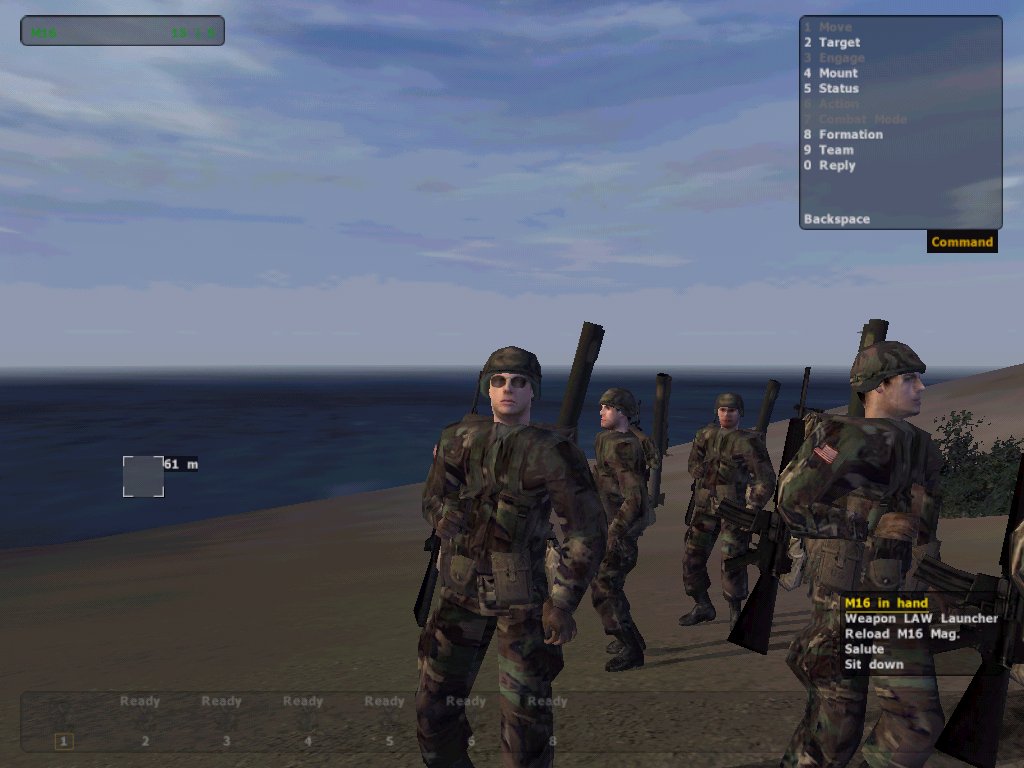
Task: Select squad member 2 in unit bar
Action: coord(145,741)
